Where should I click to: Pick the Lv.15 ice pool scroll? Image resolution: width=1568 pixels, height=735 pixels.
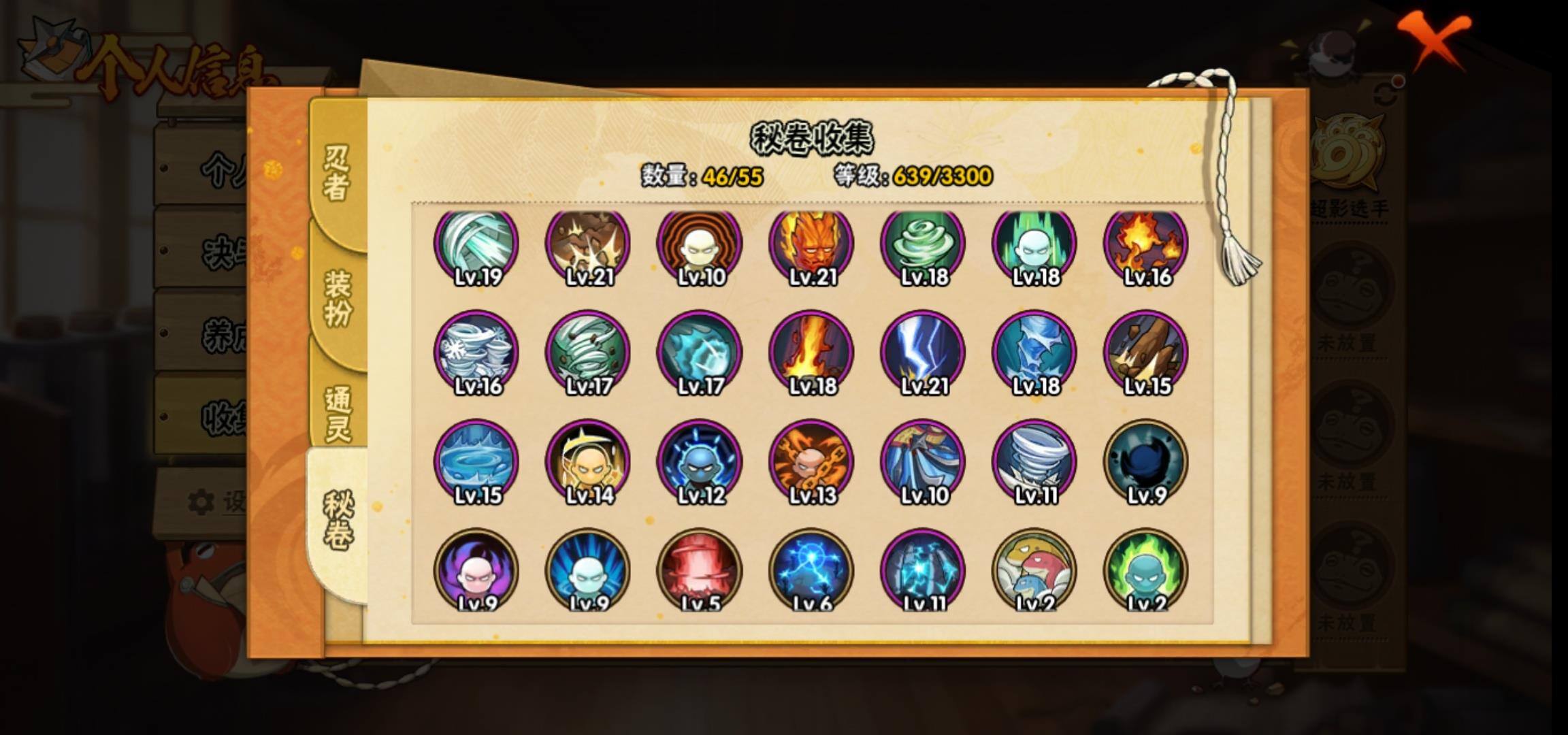point(476,461)
